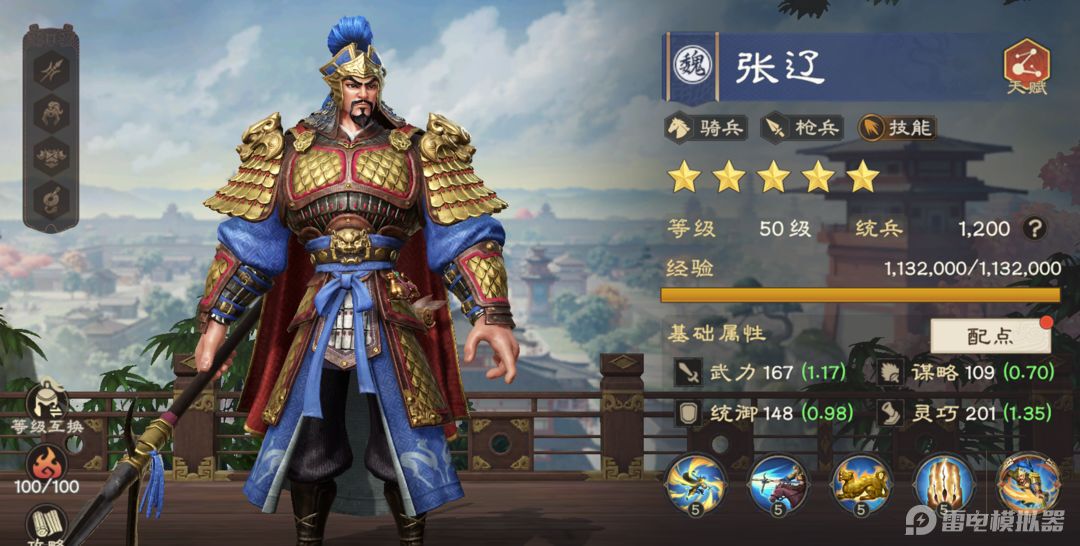
Task: View the leaping warrior skill icon
Action: pyautogui.click(x=1027, y=484)
